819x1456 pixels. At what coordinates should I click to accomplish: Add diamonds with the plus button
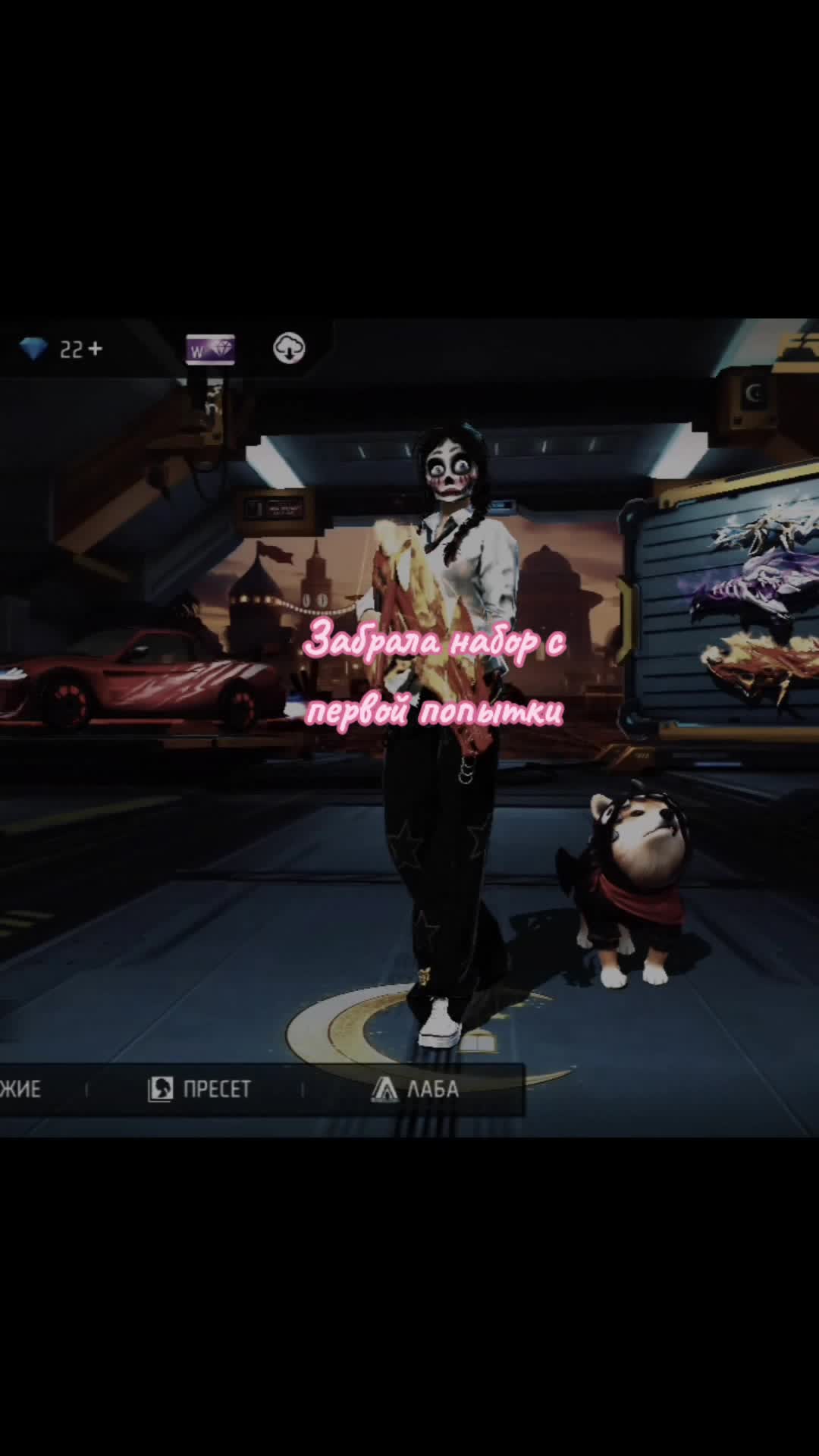point(95,349)
